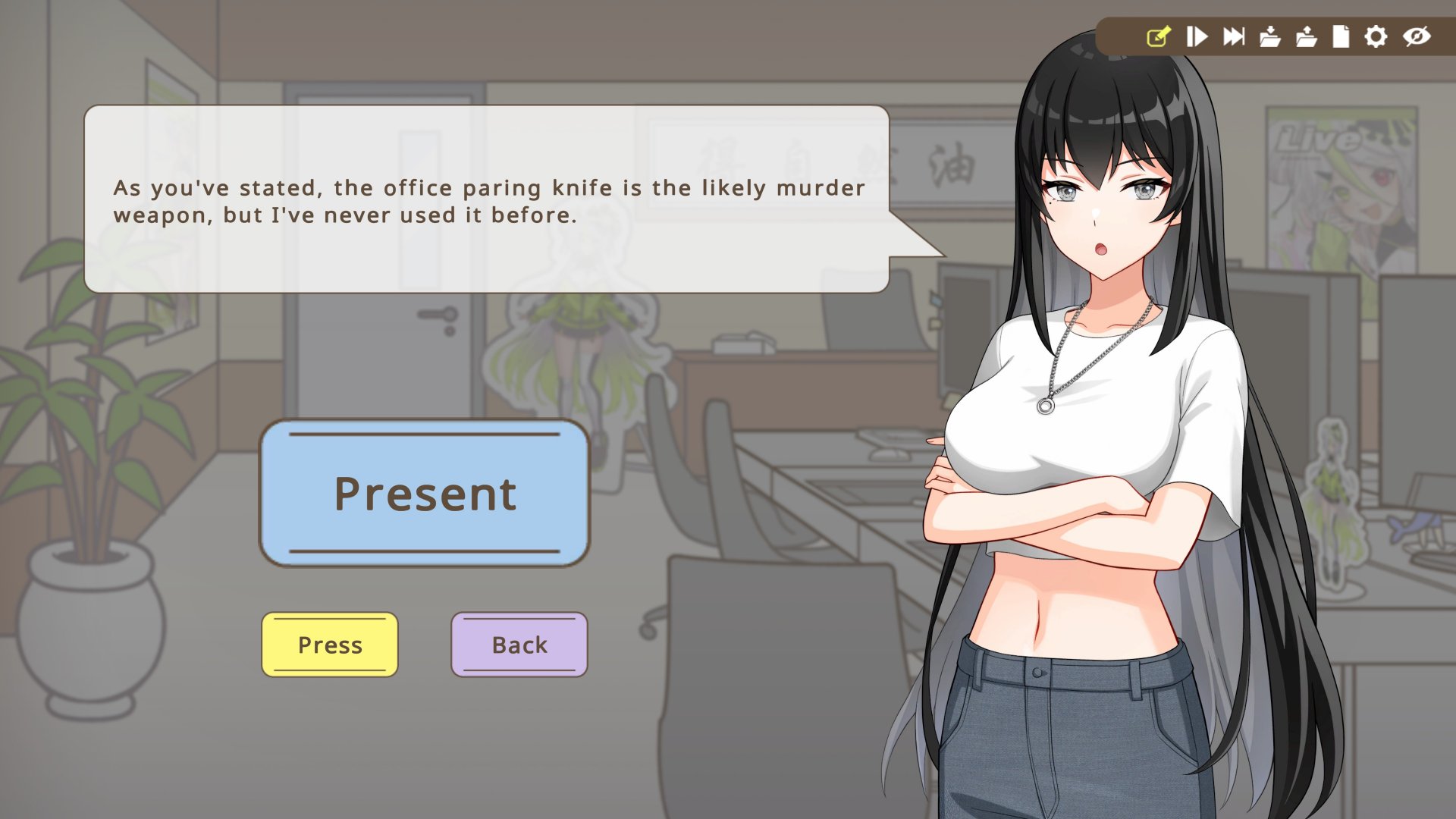Choose Present to show evidence
Screen dimensions: 1456x819
[x=425, y=493]
